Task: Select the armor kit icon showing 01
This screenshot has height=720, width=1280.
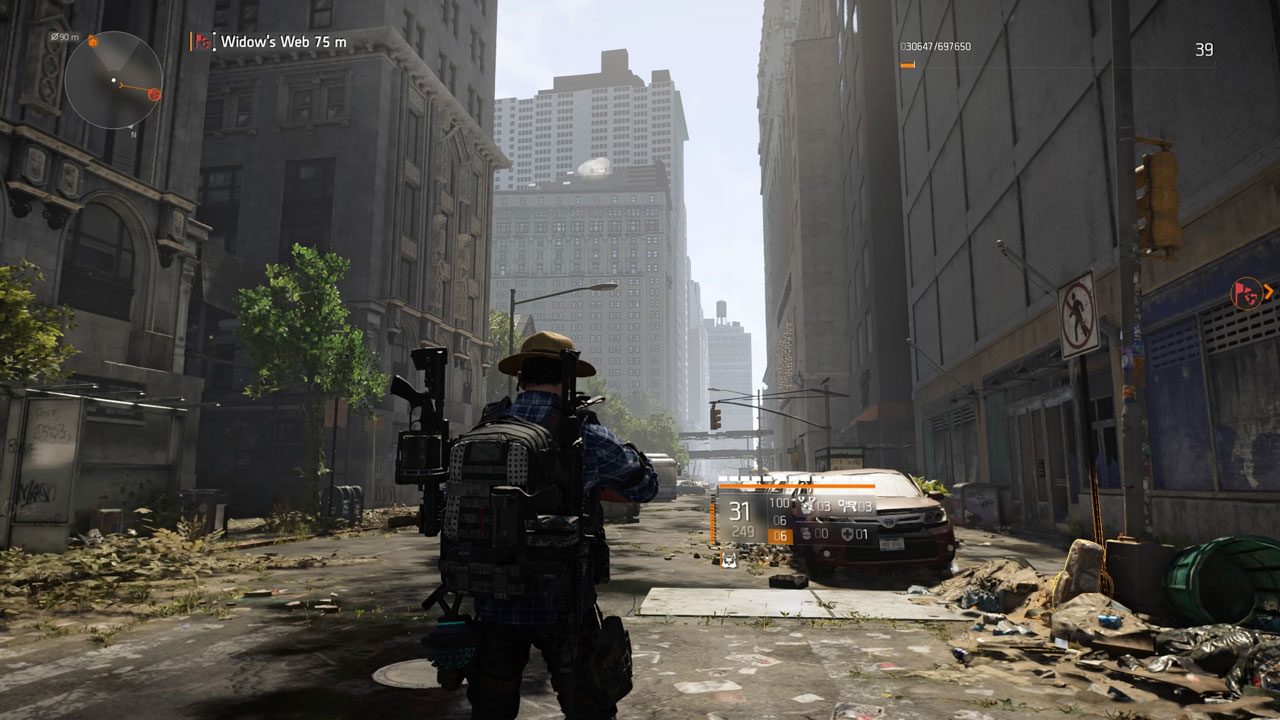Action: (846, 535)
